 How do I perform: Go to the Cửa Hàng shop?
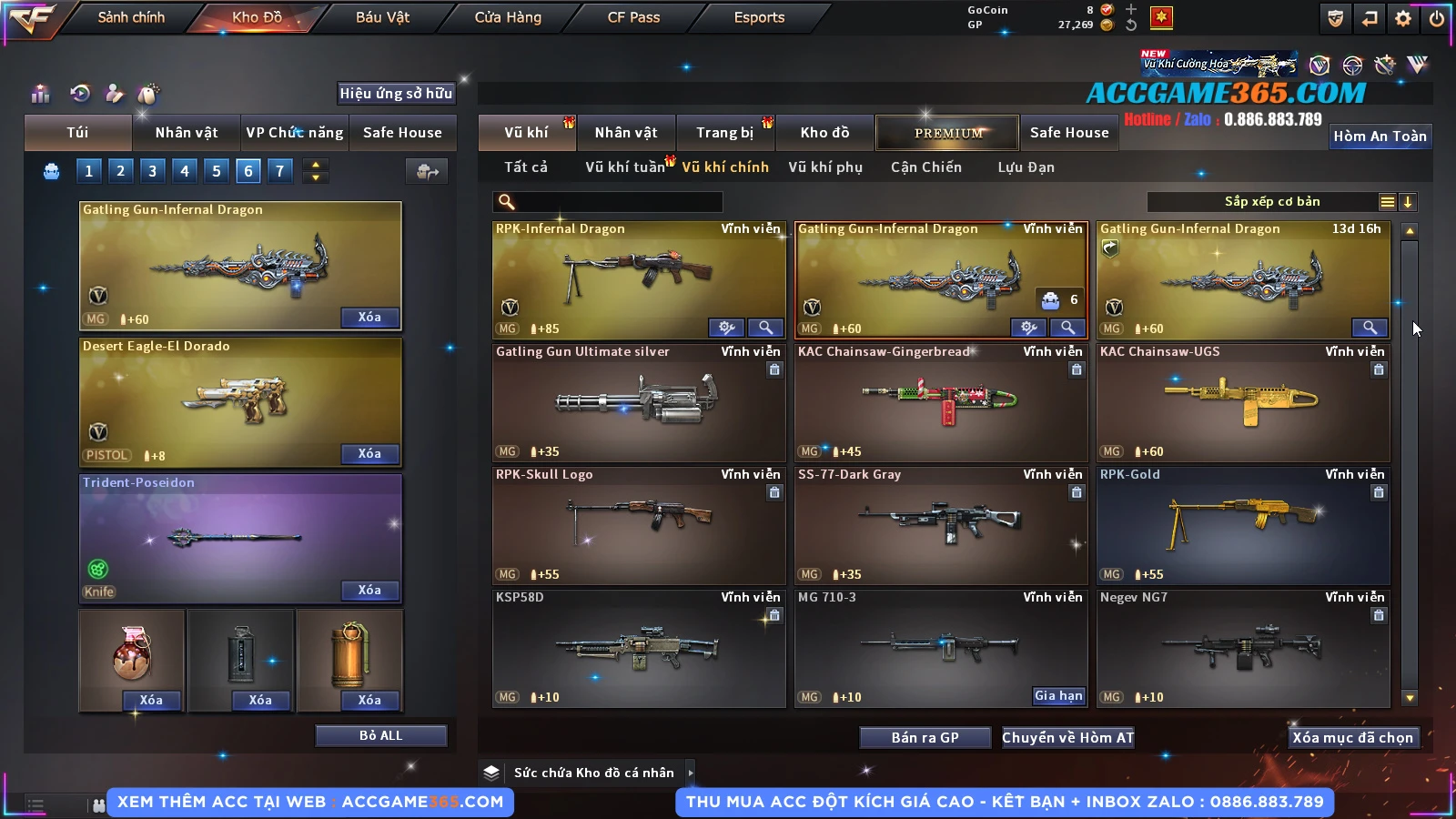508,17
